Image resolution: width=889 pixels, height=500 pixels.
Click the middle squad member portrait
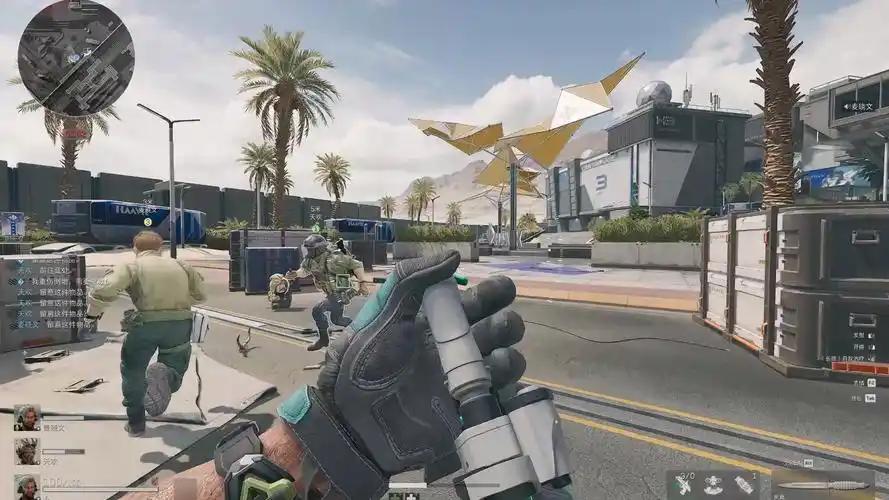(x=27, y=451)
